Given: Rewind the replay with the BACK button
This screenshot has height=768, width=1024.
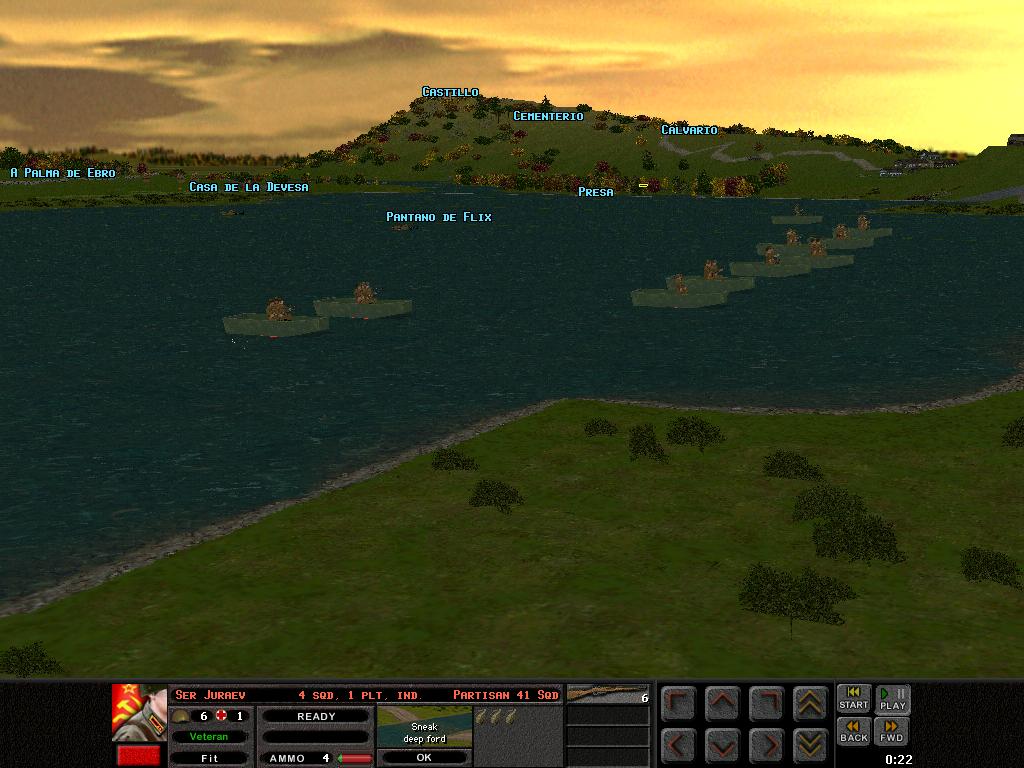Looking at the screenshot, I should tap(853, 731).
